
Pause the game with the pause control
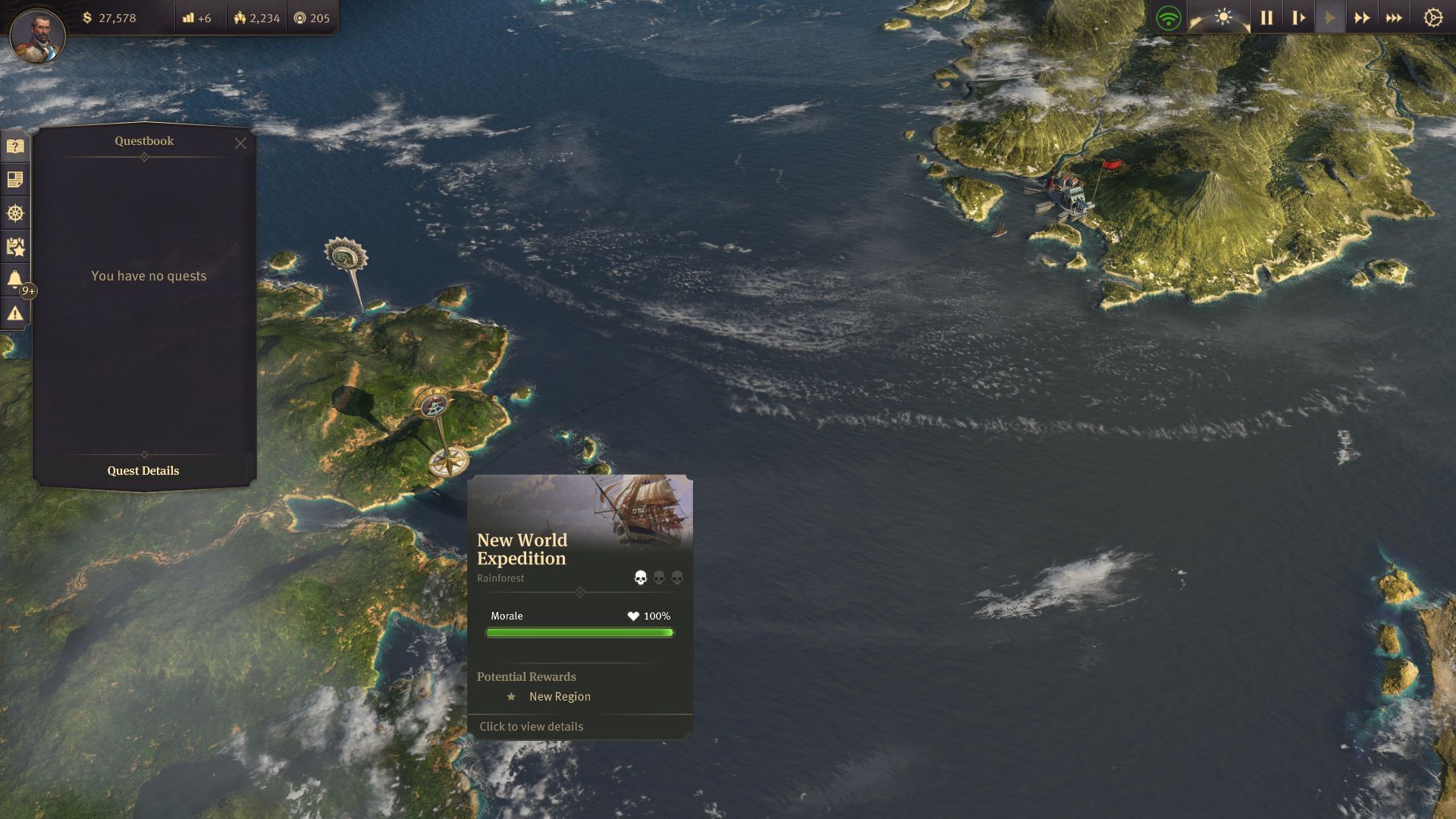click(1266, 17)
